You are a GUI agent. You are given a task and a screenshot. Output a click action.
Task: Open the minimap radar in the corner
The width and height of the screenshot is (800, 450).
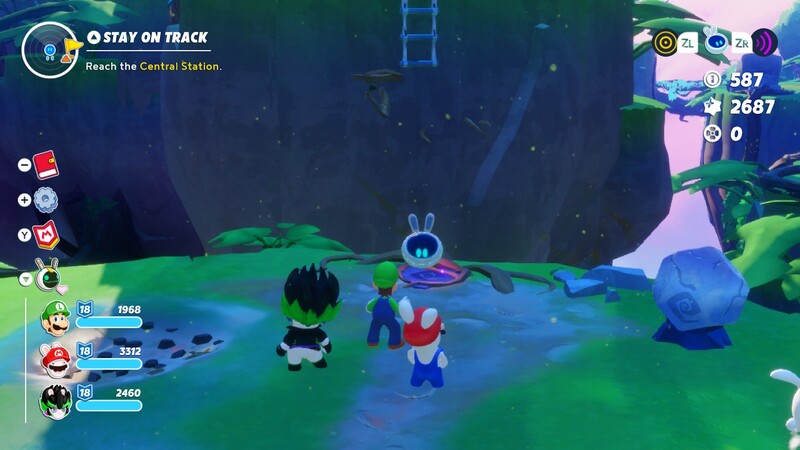(x=49, y=49)
